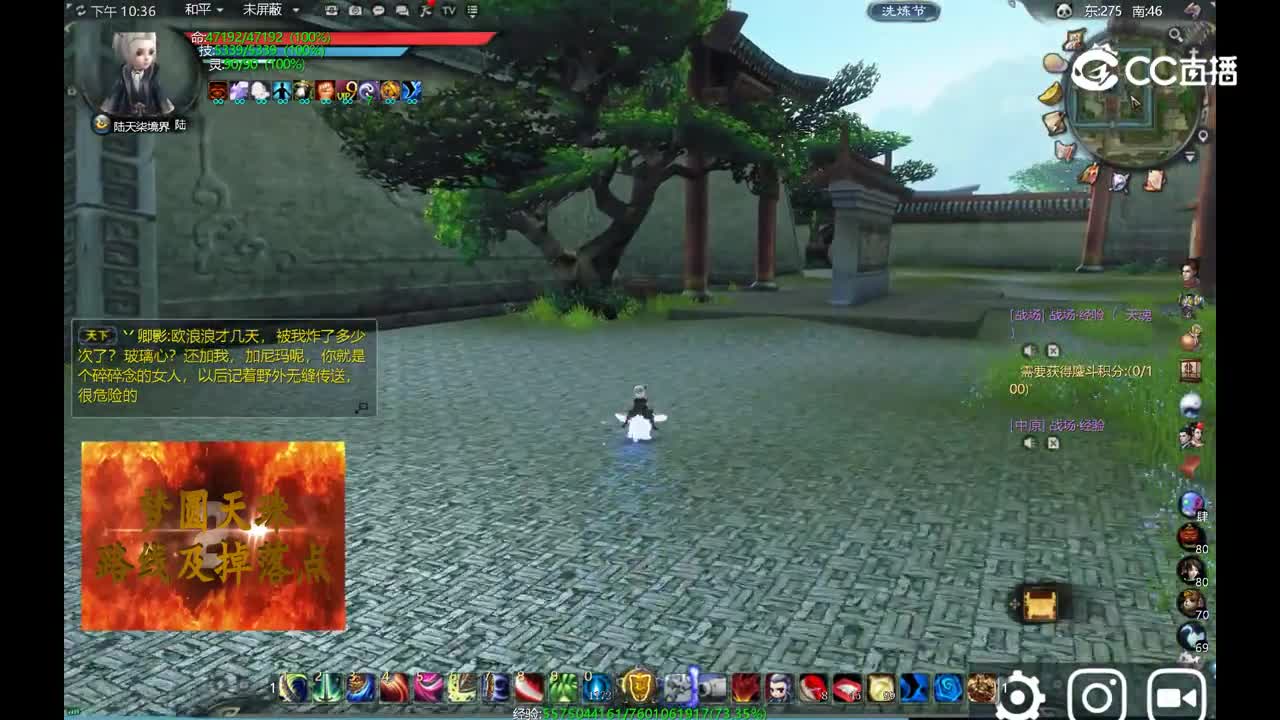Screen dimensions: 1280x720
Task: Open the chat bubble icon in top toolbar
Action: [x=378, y=11]
